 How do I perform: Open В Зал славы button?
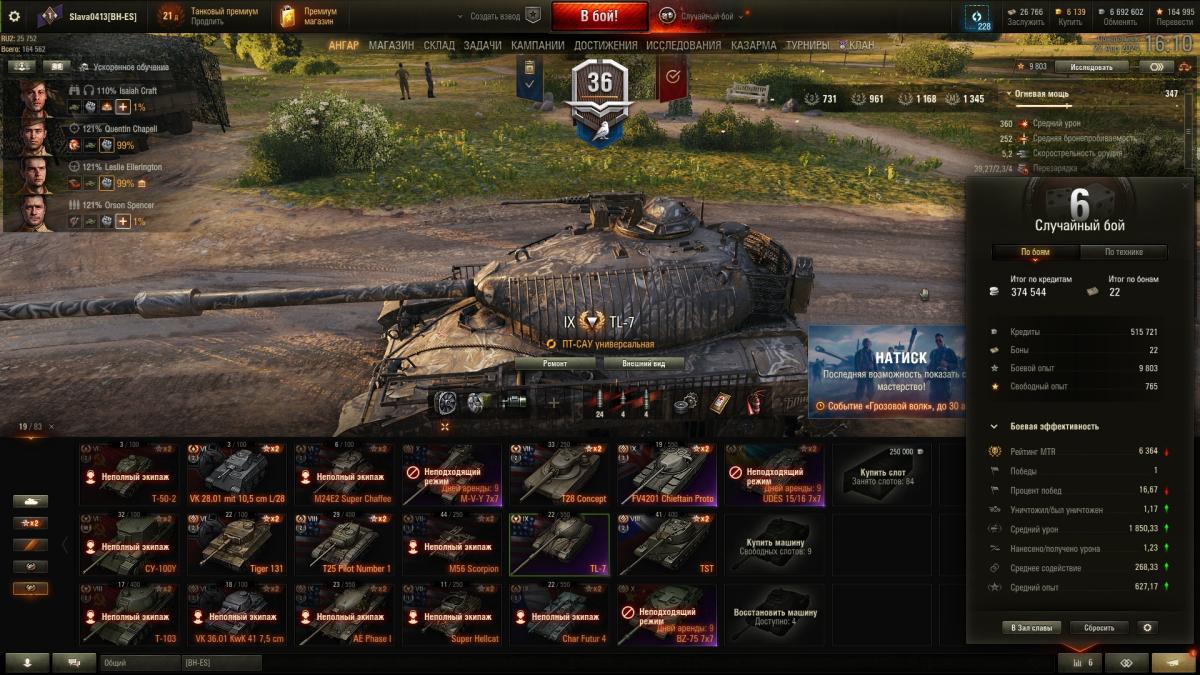click(1029, 628)
